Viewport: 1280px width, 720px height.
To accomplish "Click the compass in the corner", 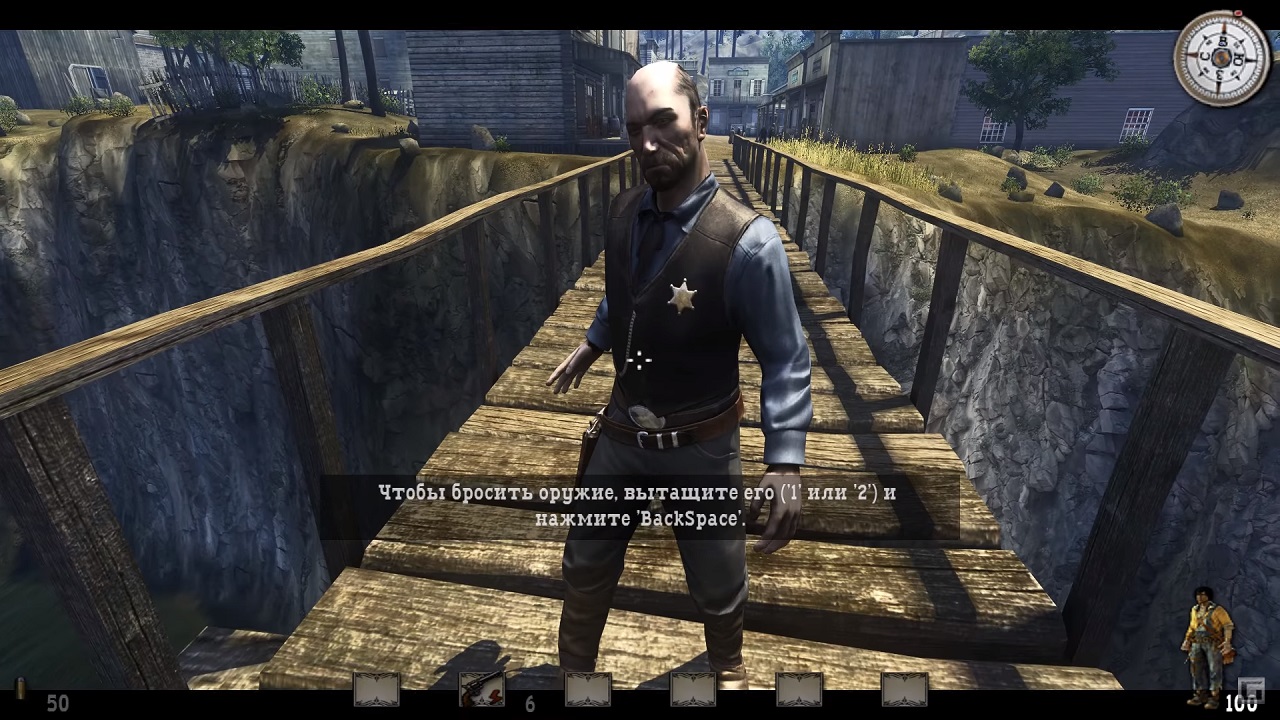I will pos(1221,59).
